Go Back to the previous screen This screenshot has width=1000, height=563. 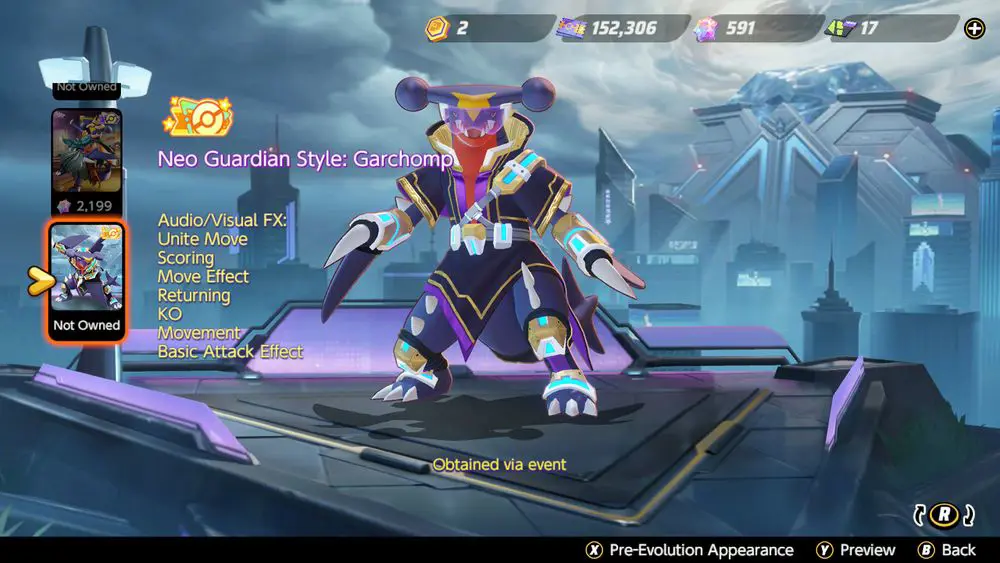pyautogui.click(x=947, y=549)
